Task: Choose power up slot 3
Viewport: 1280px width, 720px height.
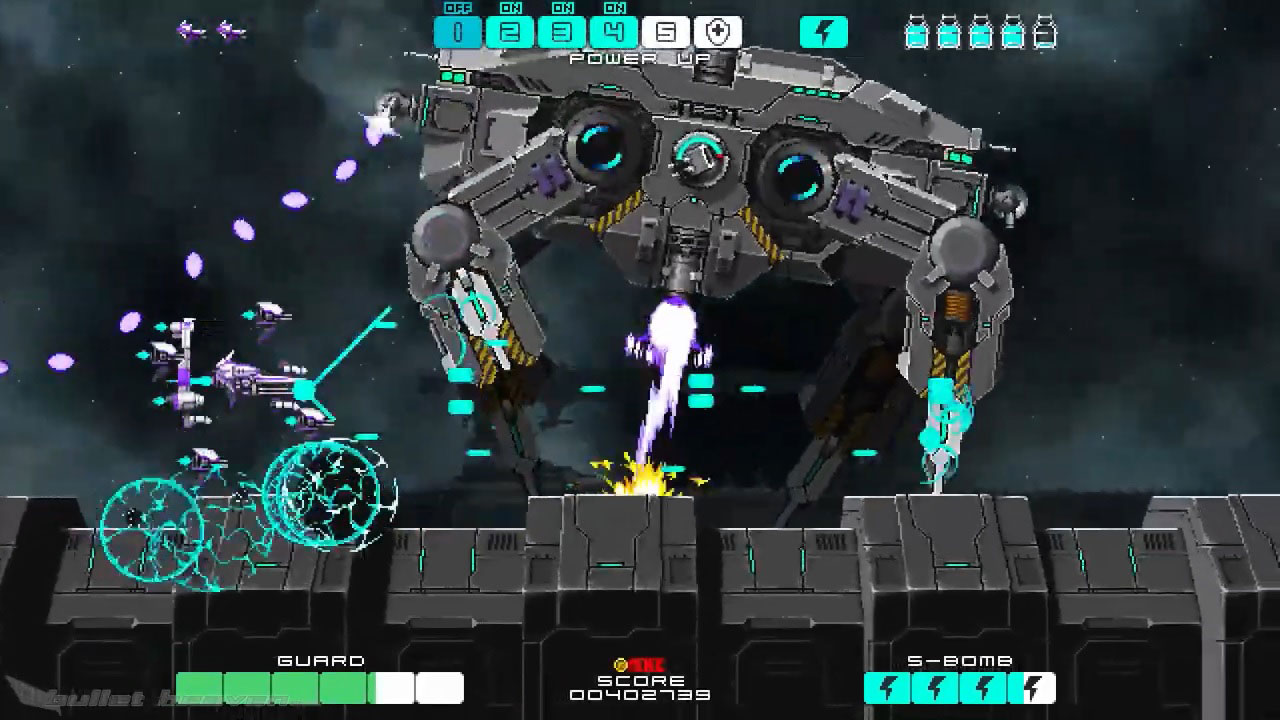Action: coord(562,32)
